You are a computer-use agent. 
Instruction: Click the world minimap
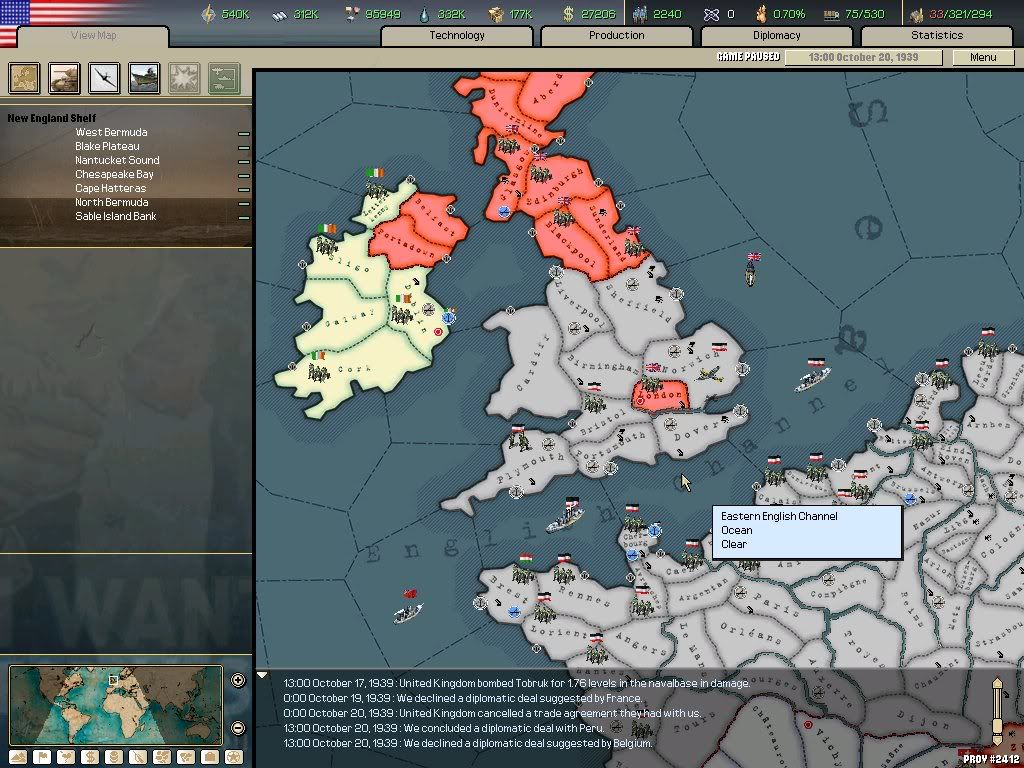(x=116, y=704)
